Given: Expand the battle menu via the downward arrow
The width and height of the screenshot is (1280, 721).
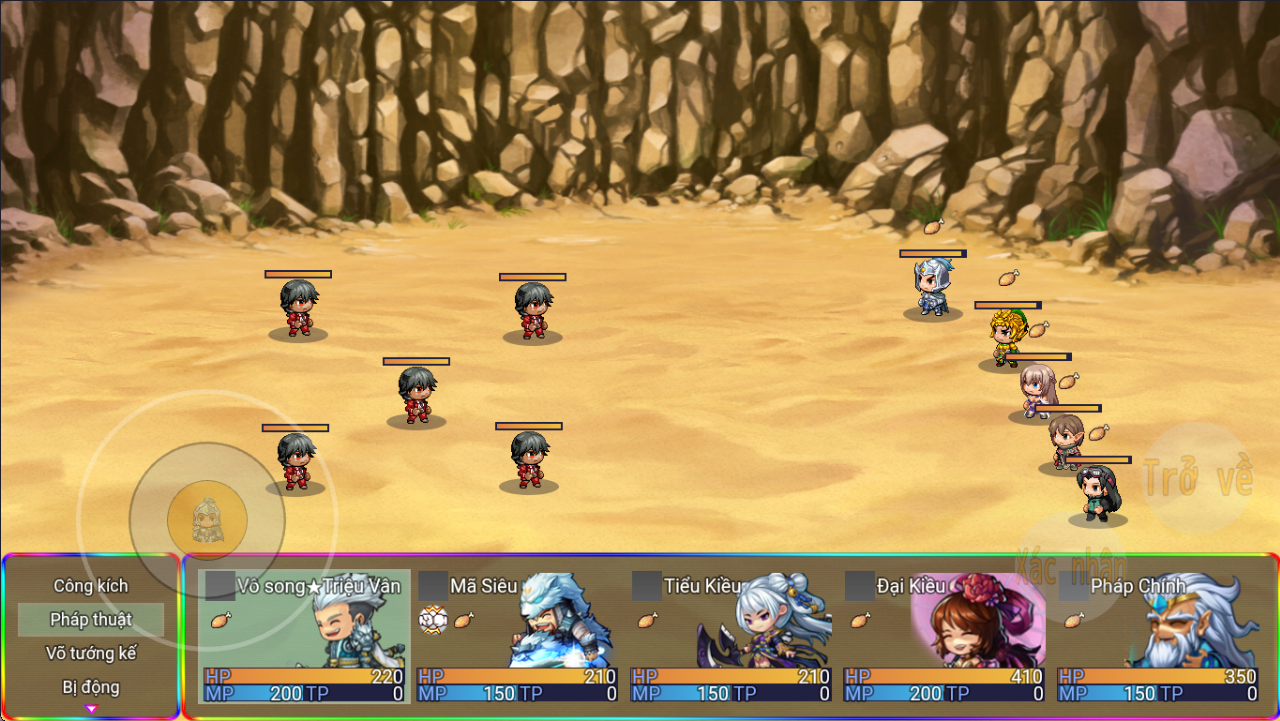Looking at the screenshot, I should point(91,709).
